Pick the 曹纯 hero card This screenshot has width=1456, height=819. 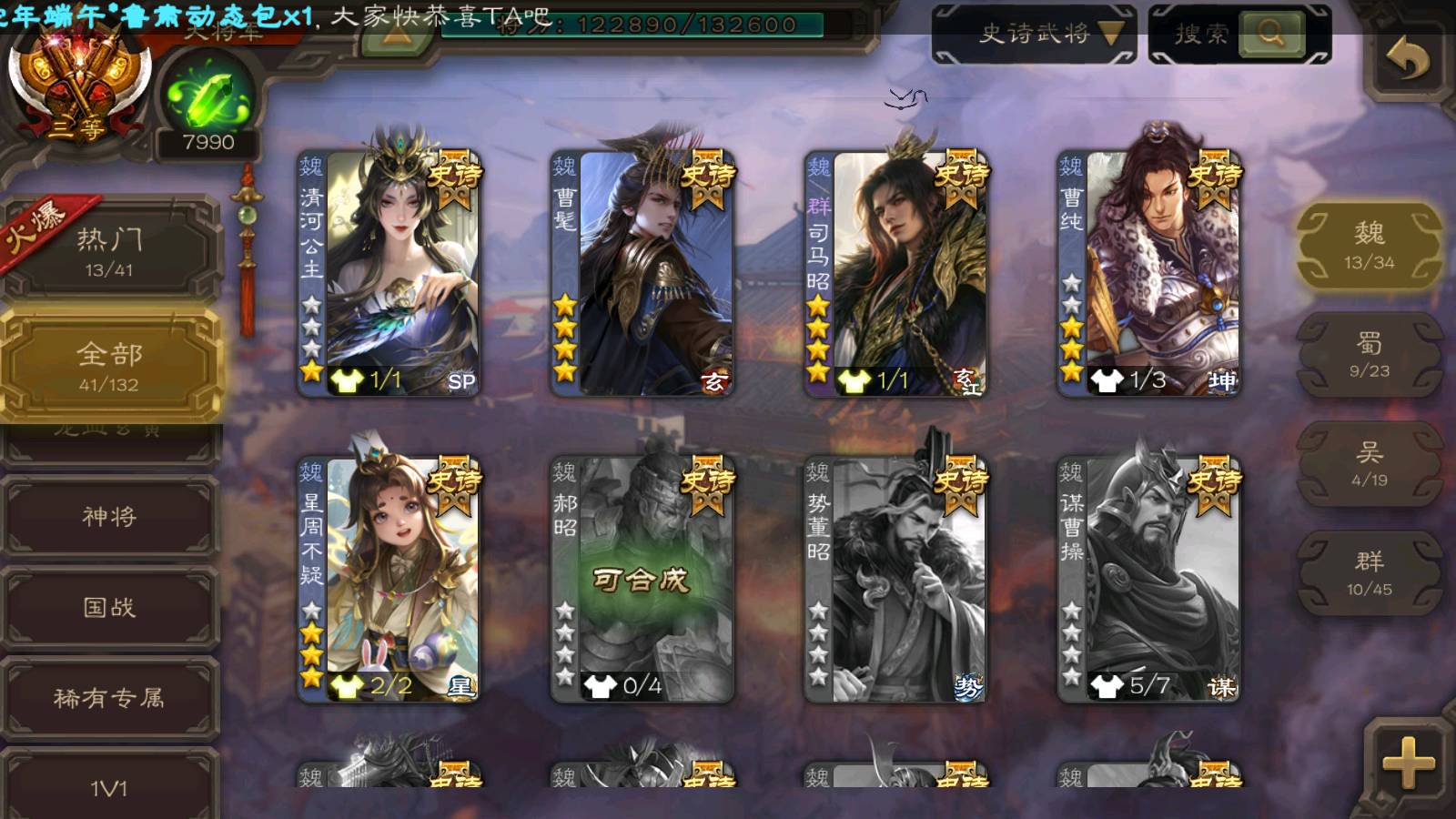[x=1148, y=273]
